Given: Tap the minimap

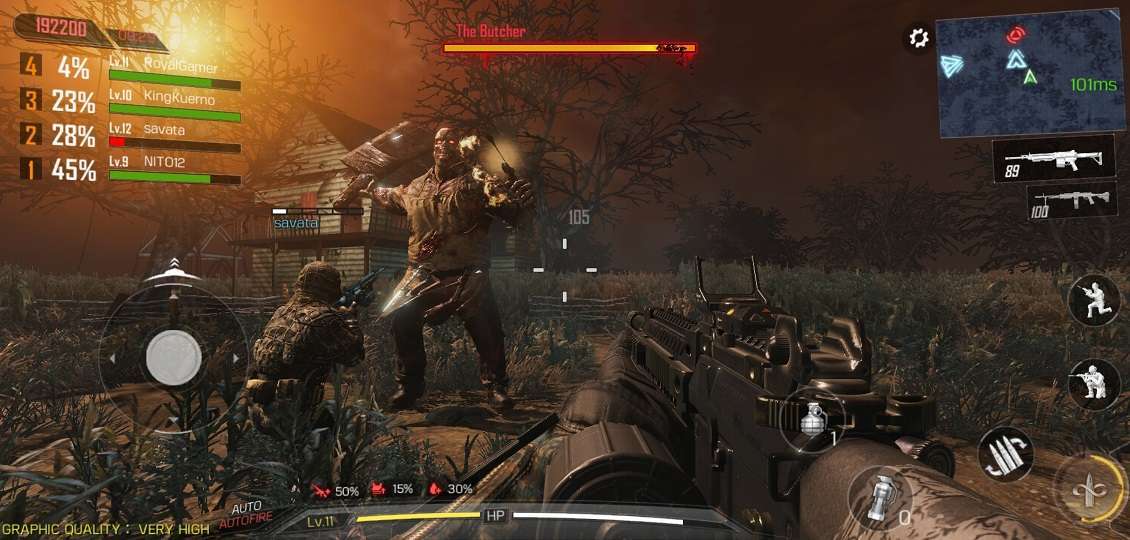Looking at the screenshot, I should pos(1028,73).
